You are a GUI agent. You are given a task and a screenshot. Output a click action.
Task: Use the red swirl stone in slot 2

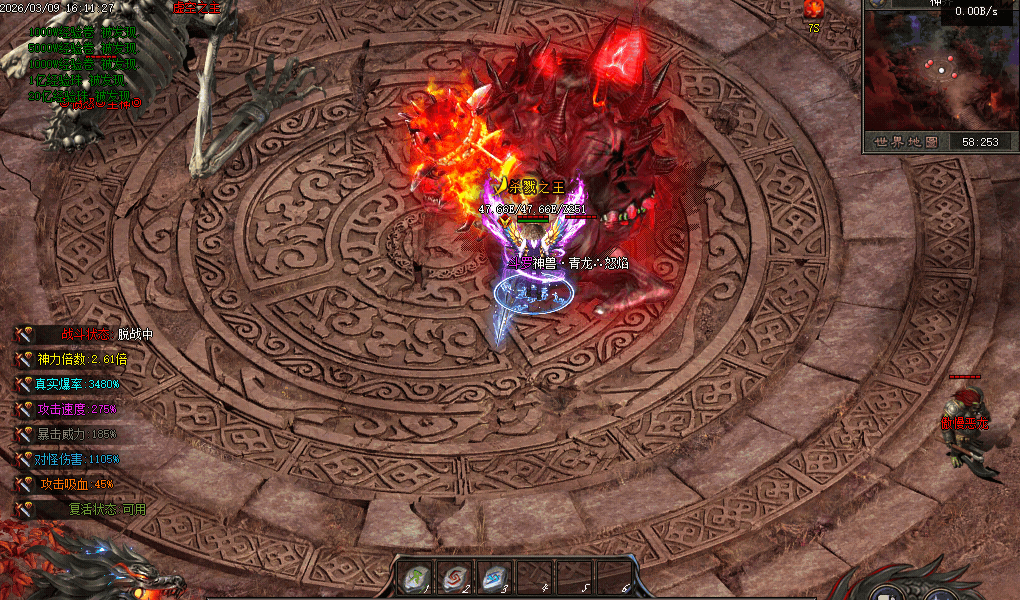455,577
